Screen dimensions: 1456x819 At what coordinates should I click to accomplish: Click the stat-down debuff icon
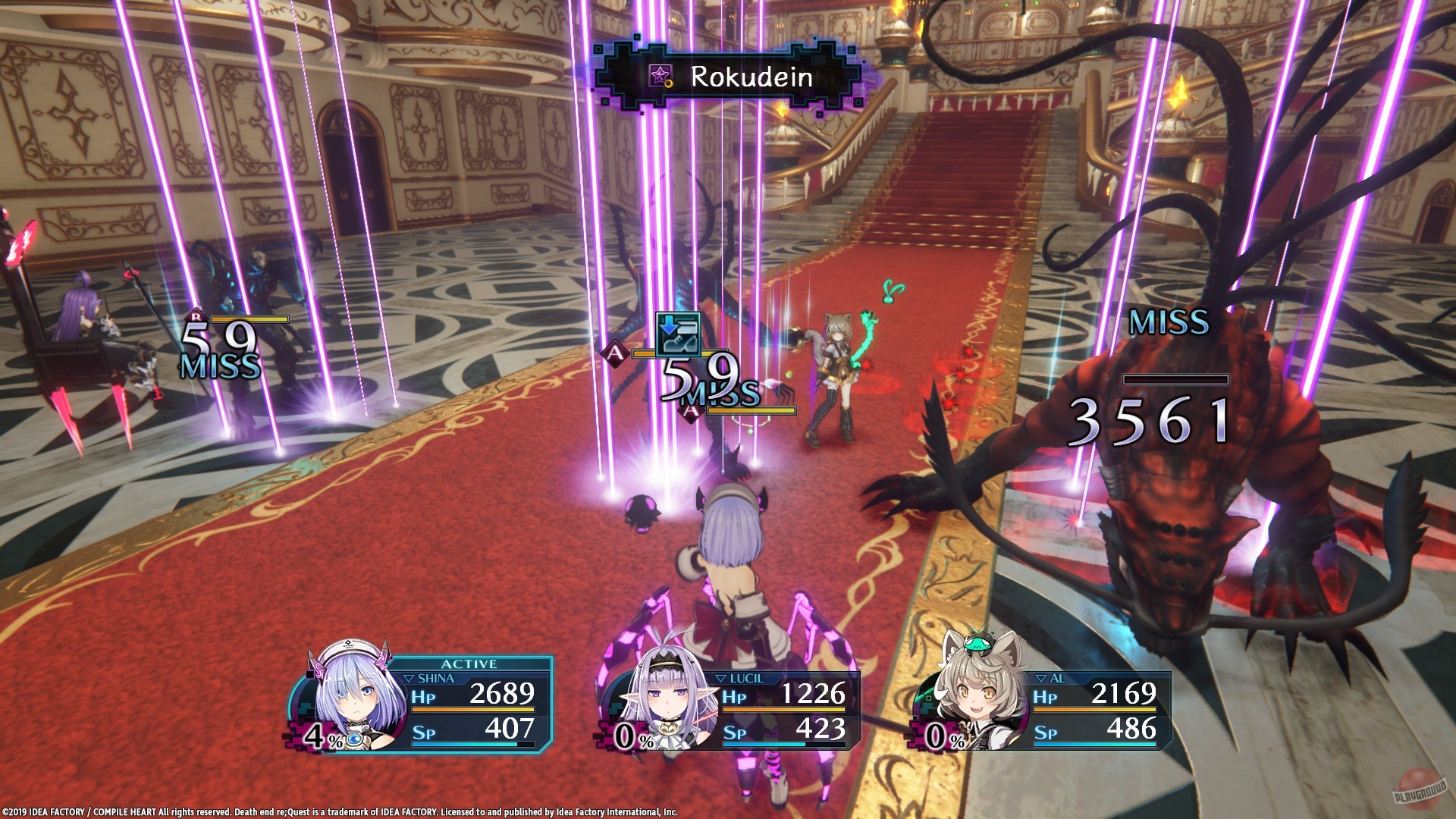click(x=678, y=334)
